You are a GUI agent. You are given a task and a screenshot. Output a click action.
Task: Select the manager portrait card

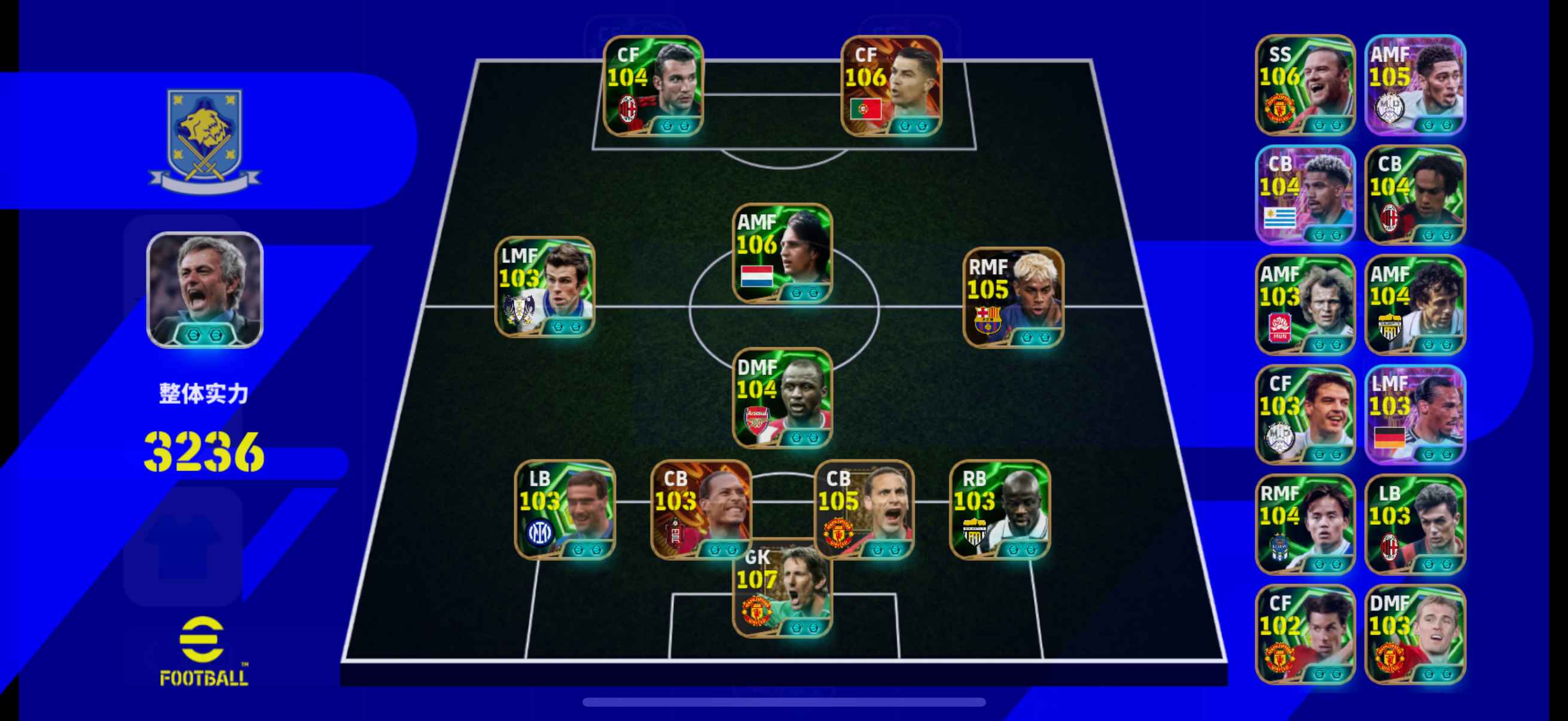[205, 289]
